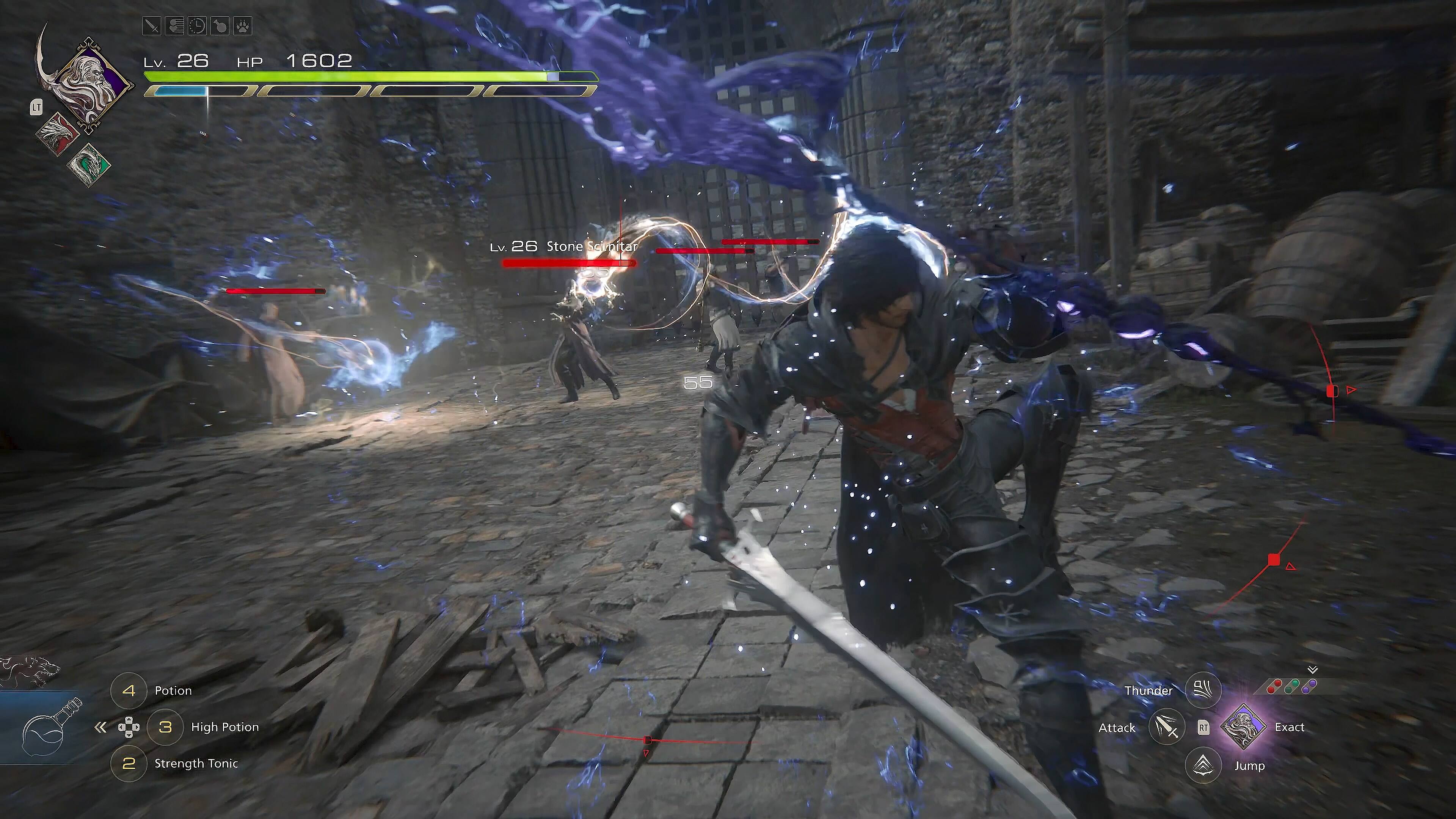Image resolution: width=1456 pixels, height=819 pixels.
Task: Select the High Potion slot 3
Action: click(166, 728)
